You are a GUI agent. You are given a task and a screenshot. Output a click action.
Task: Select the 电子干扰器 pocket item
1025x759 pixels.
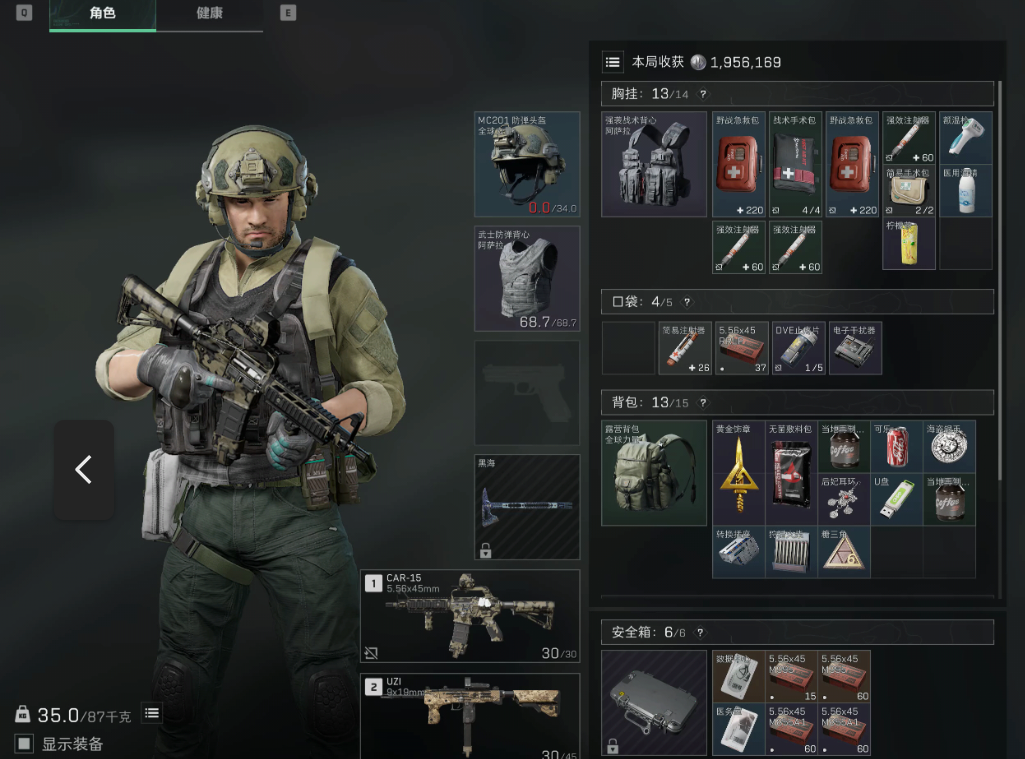point(855,347)
